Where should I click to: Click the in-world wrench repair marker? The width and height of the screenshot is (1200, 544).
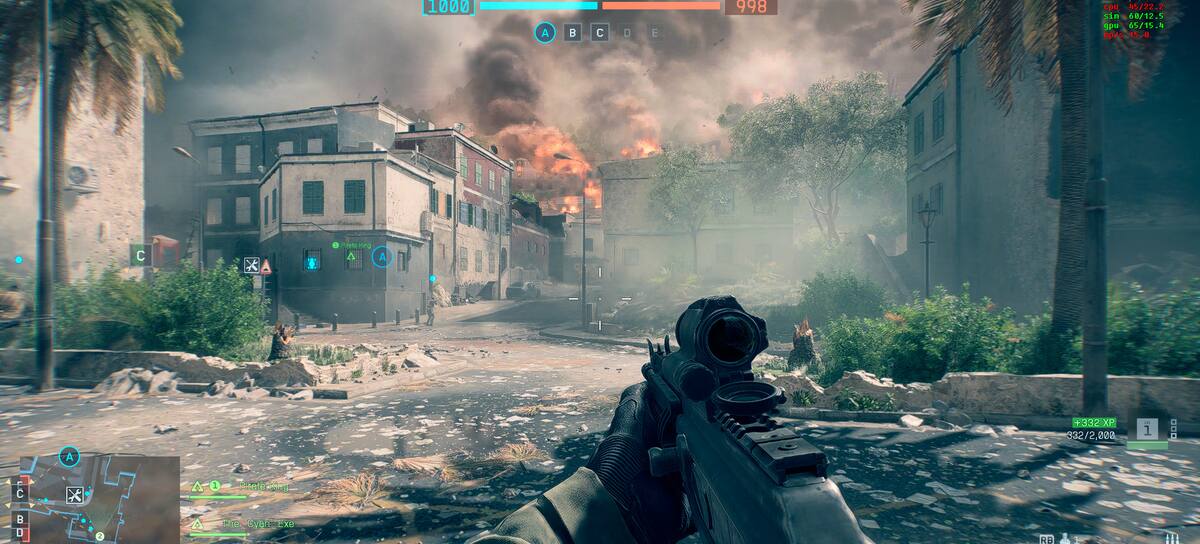tap(252, 265)
